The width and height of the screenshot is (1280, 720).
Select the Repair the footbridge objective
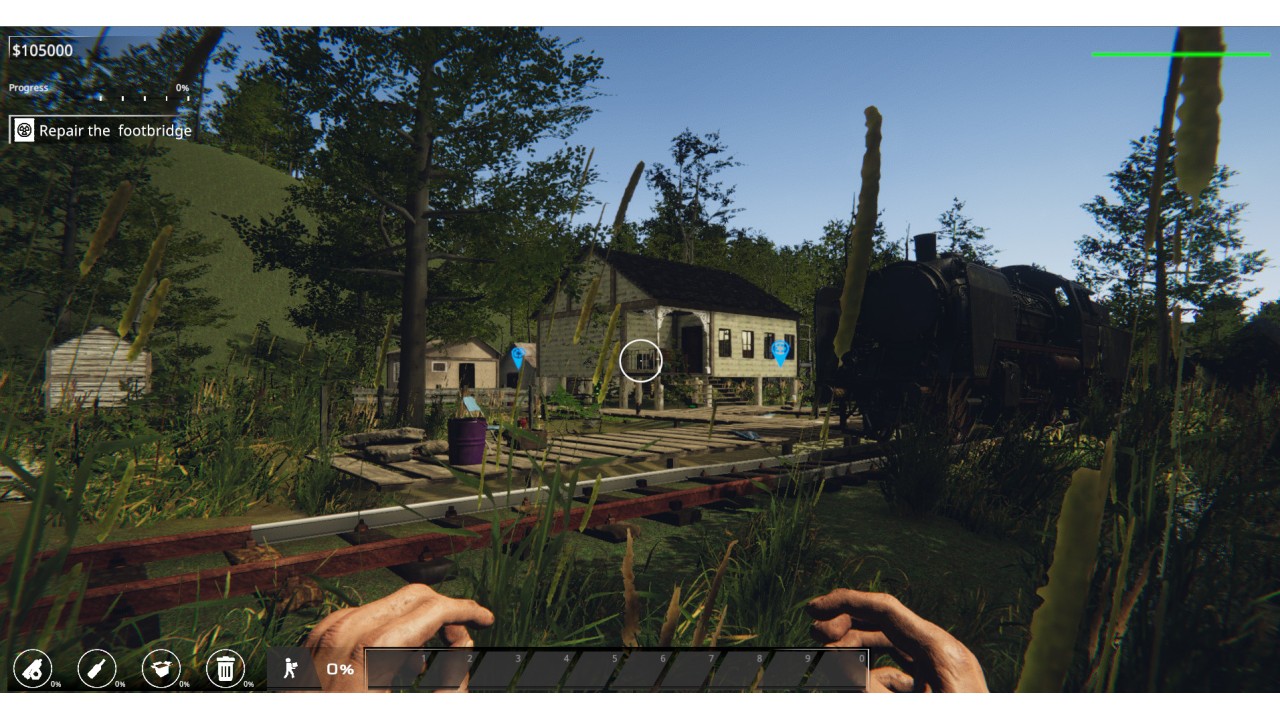102,130
